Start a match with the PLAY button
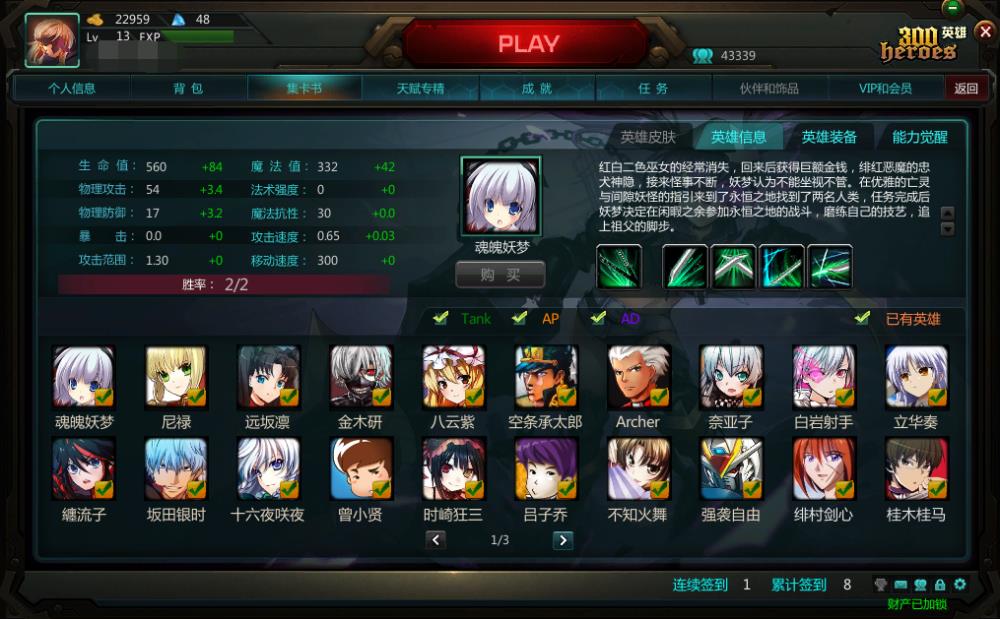The image size is (1000, 619). (x=528, y=44)
